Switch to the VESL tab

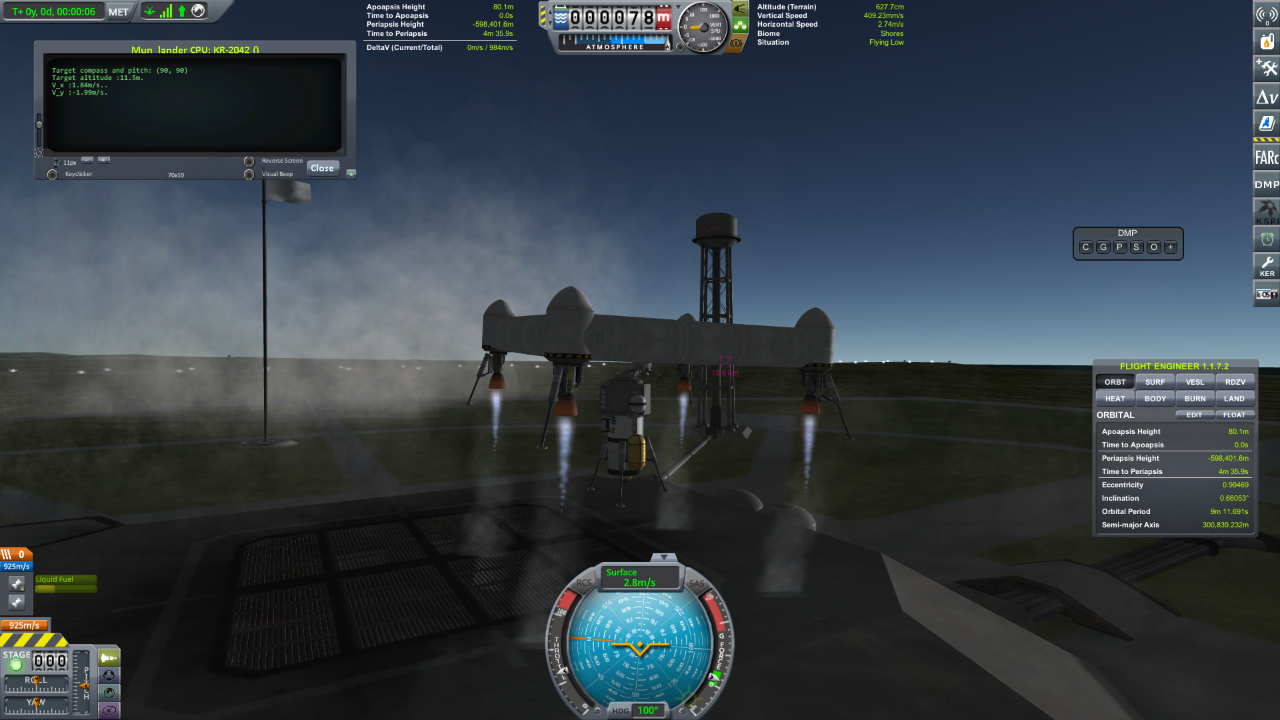pos(1194,381)
